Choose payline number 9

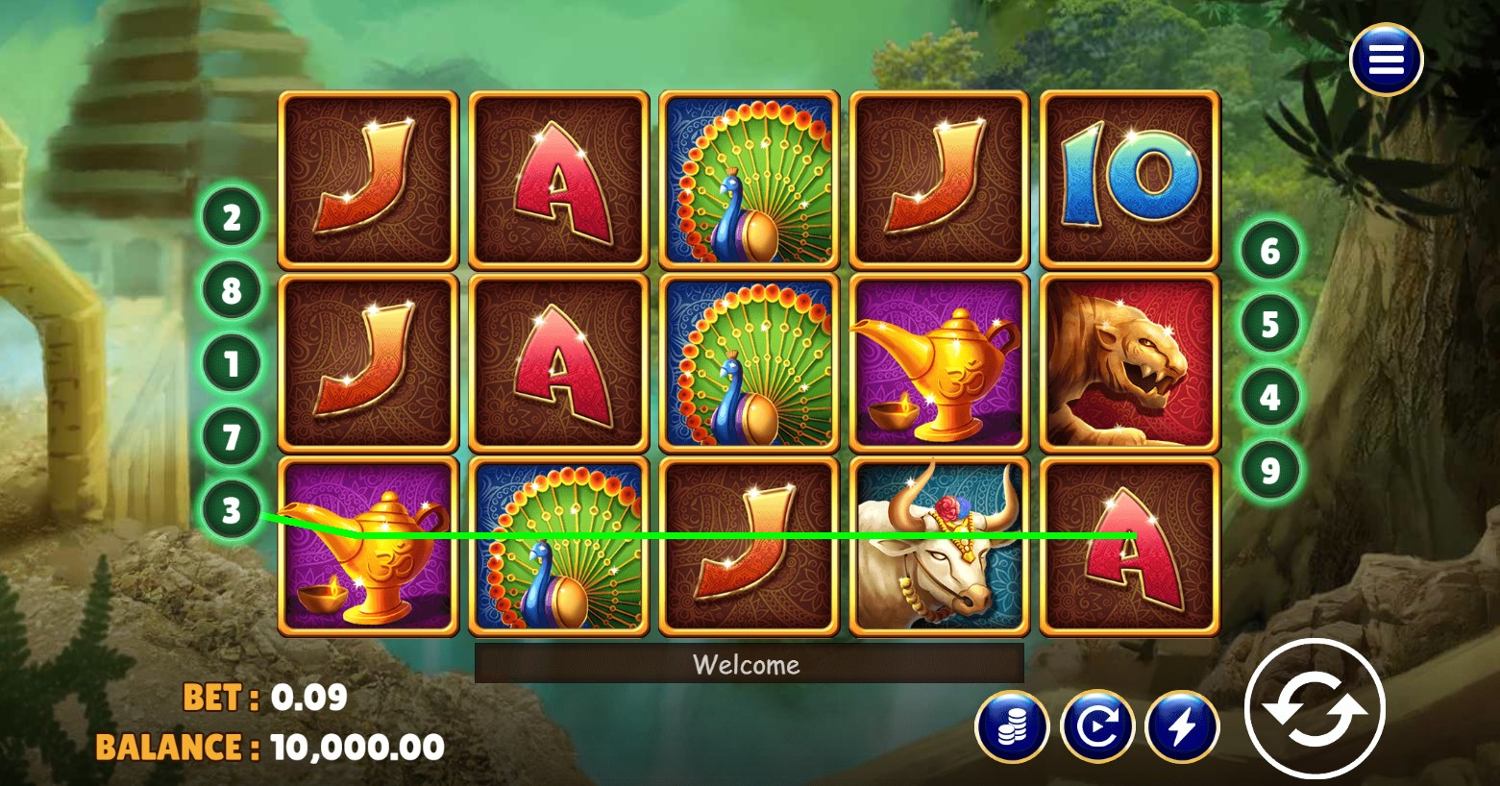(x=1270, y=470)
